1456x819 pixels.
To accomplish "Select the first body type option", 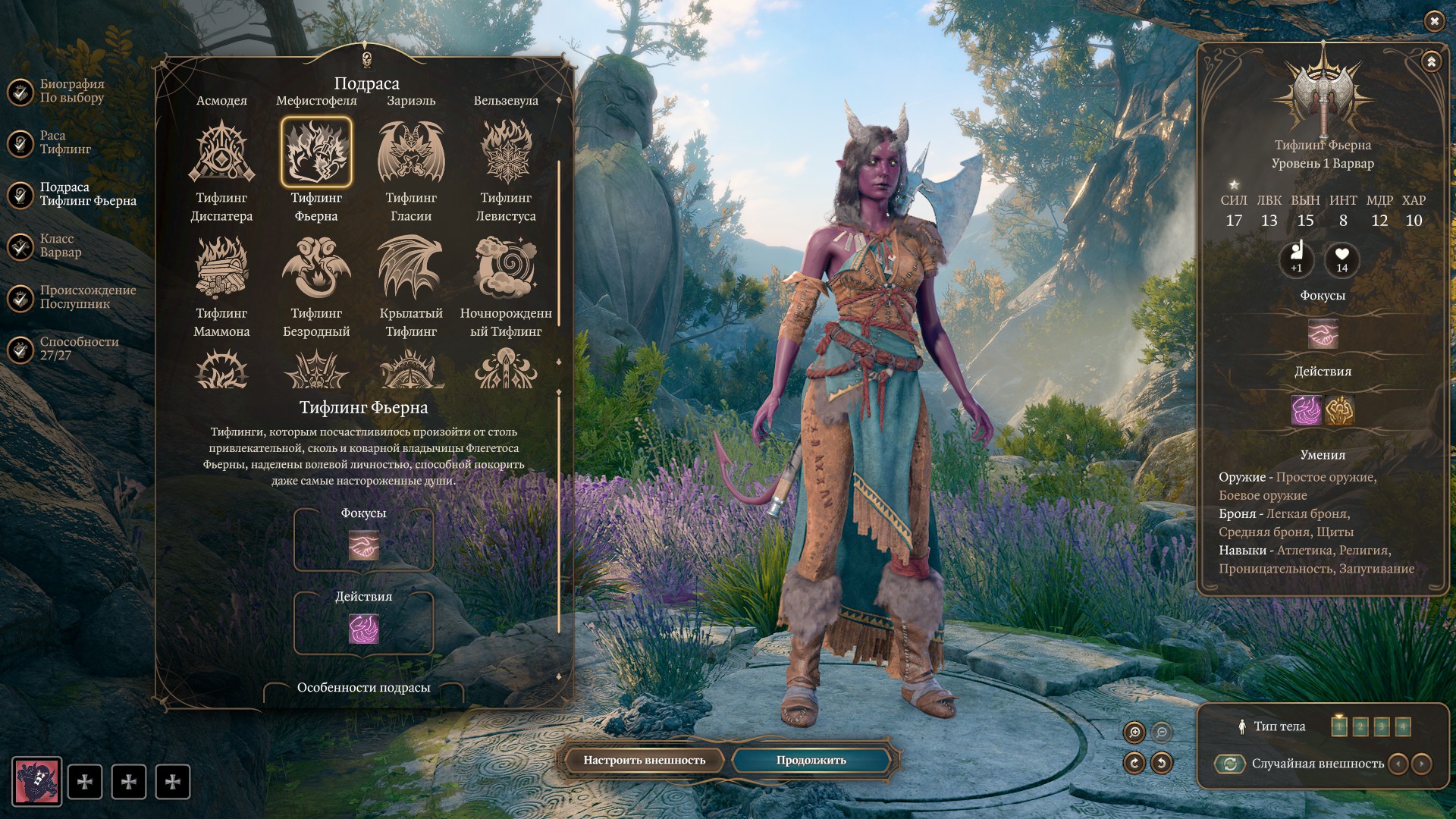I will coord(1339,726).
